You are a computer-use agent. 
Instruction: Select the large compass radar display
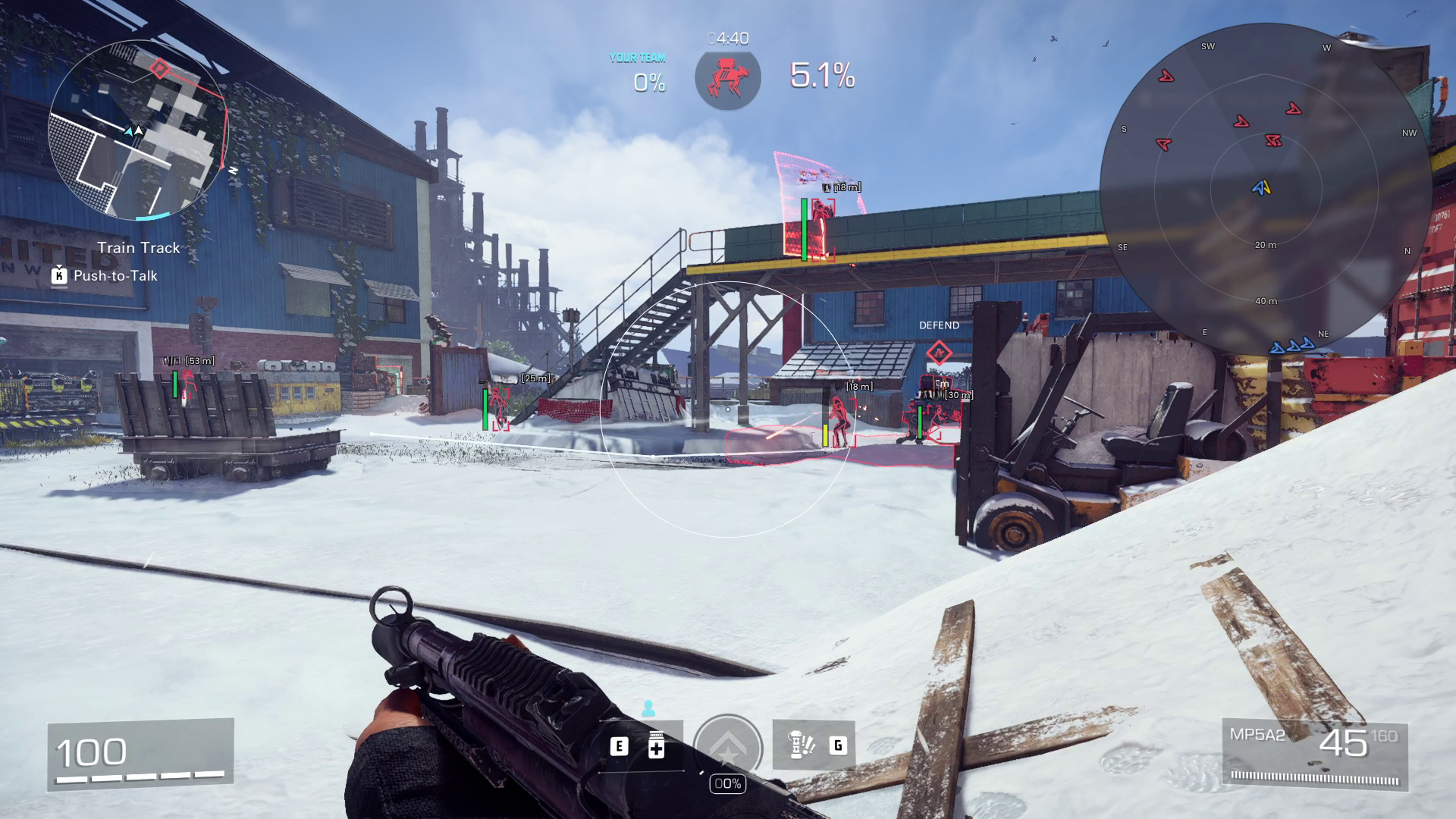click(1265, 188)
